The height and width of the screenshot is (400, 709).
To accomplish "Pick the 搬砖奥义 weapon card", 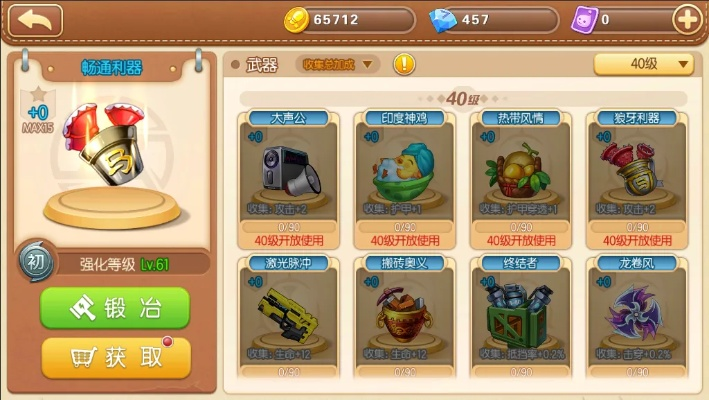I will coord(406,313).
